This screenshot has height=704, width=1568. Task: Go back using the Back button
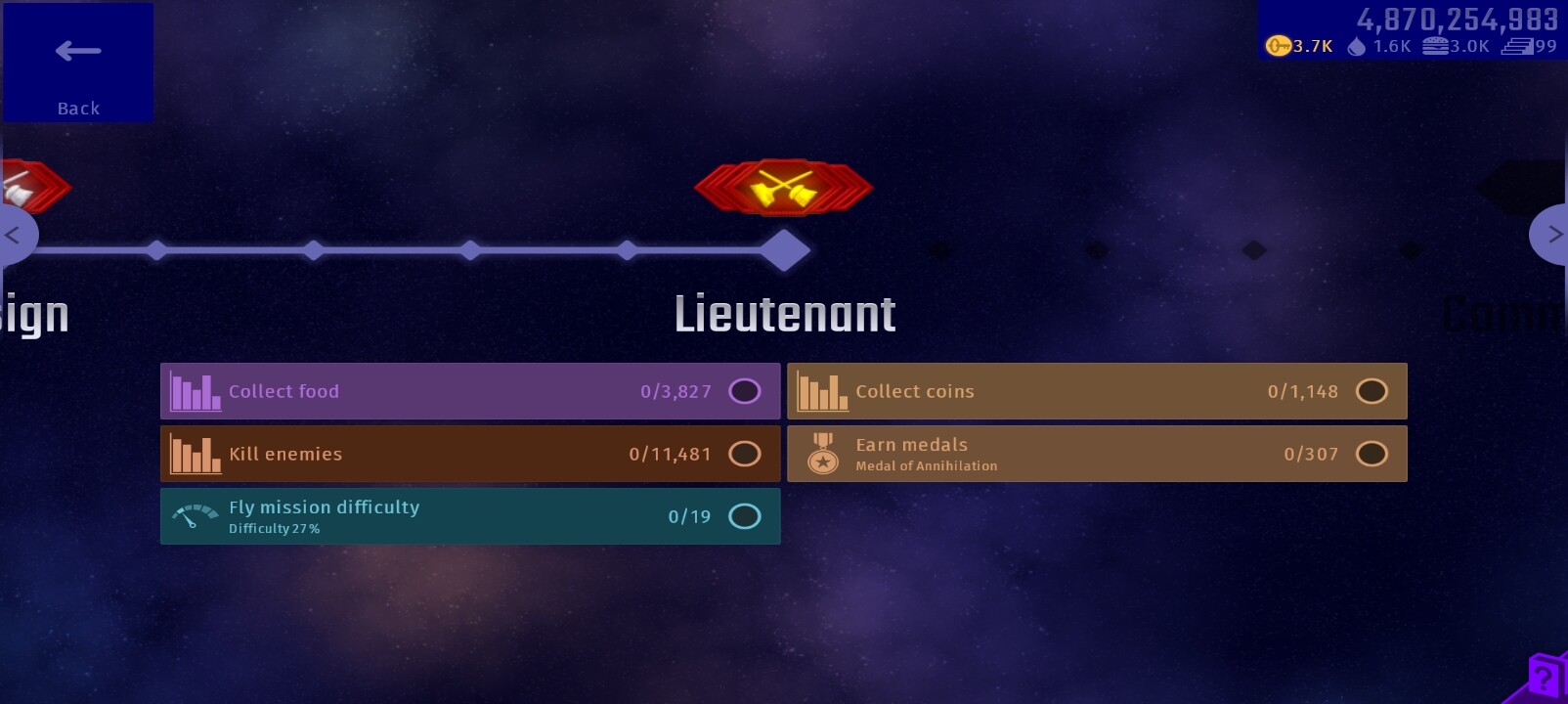click(78, 64)
